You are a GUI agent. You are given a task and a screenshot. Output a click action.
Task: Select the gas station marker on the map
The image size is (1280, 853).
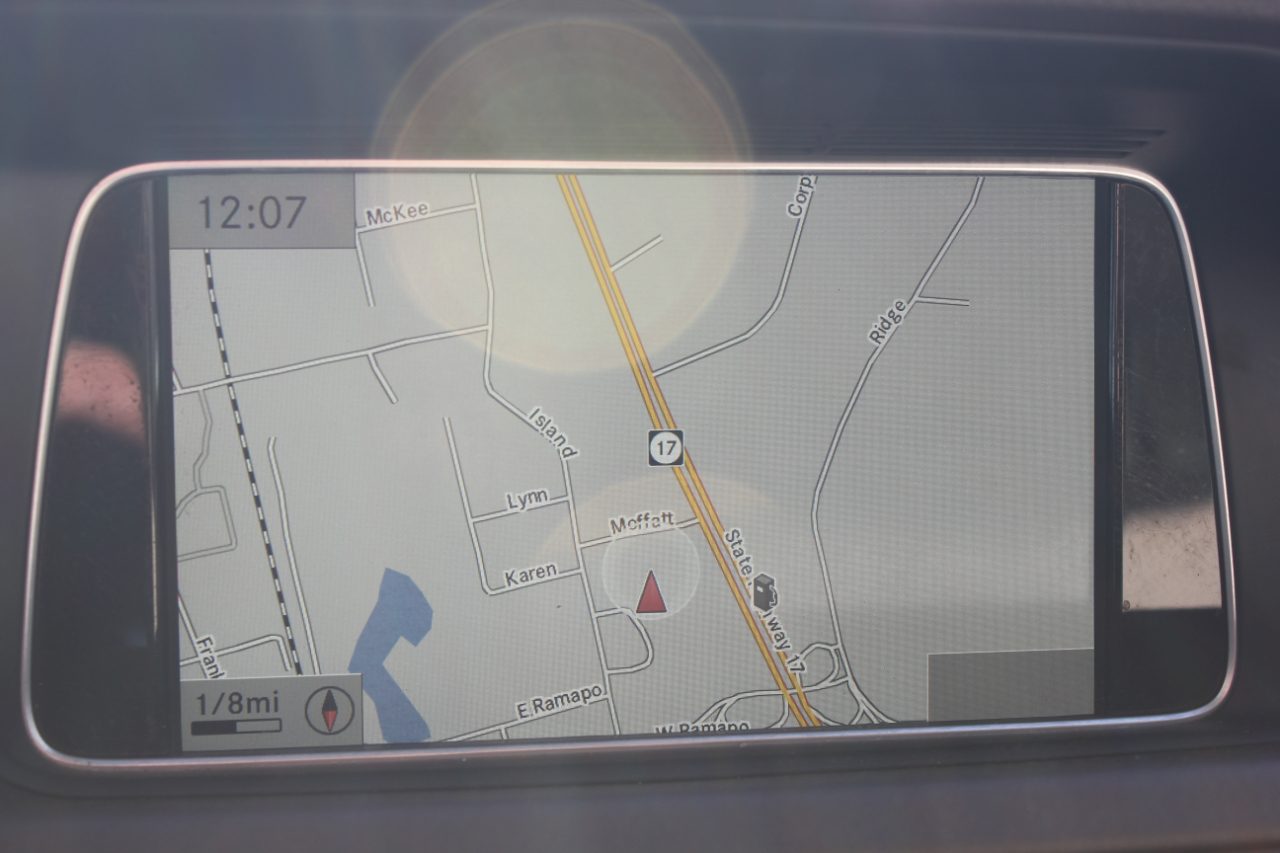click(765, 592)
